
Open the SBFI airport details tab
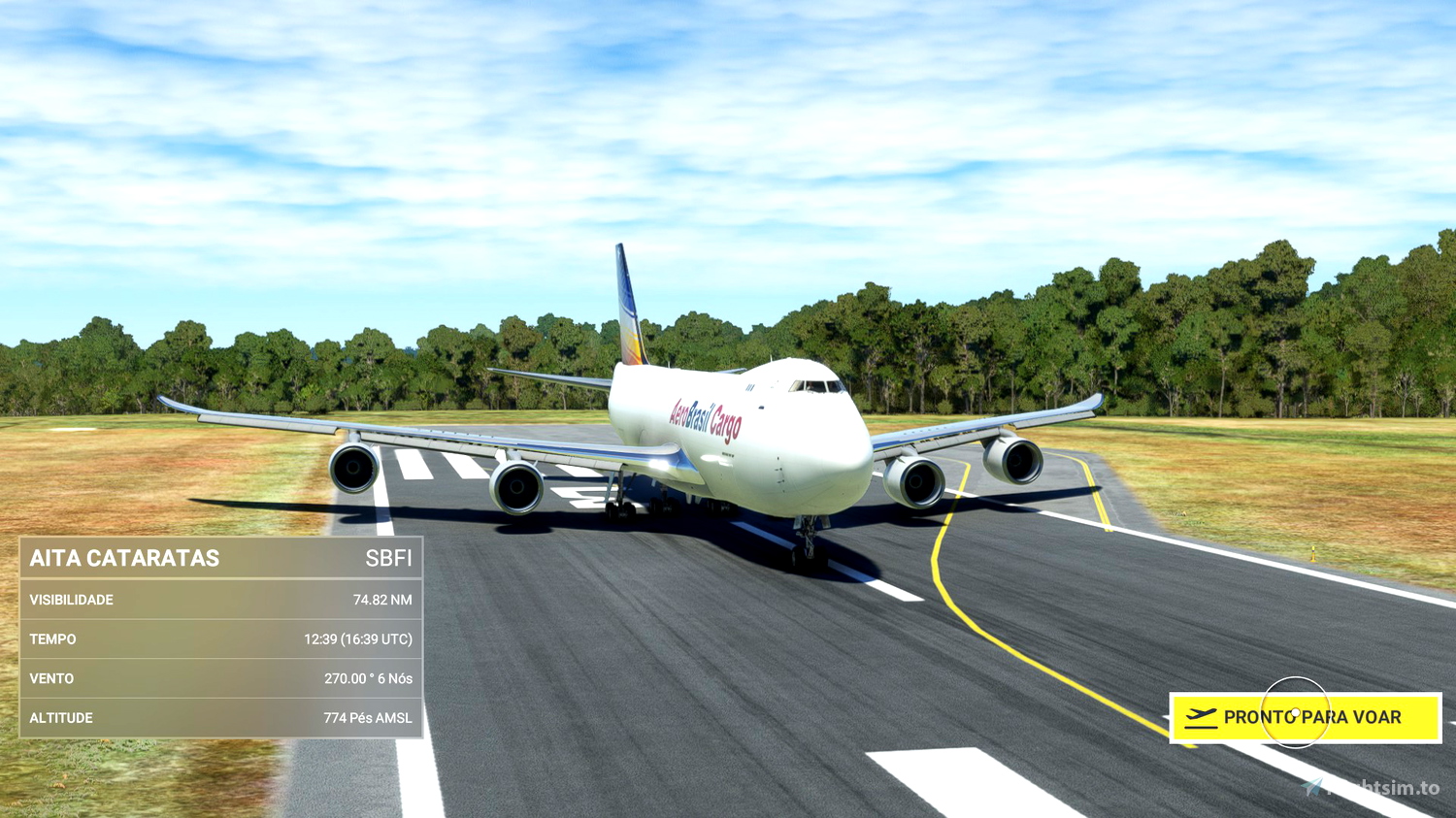pos(389,558)
